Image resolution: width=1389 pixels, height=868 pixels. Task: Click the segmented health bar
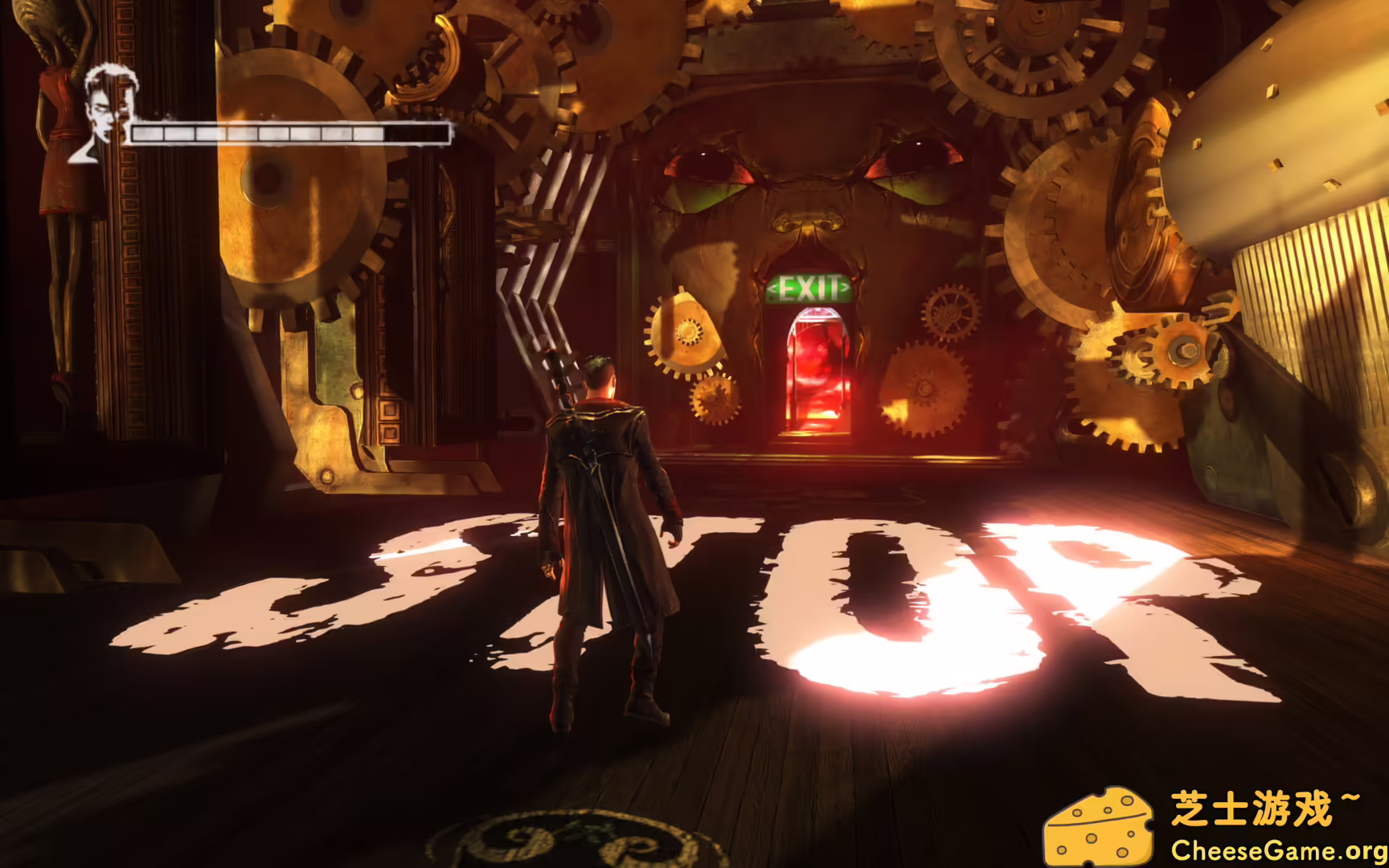coord(289,133)
